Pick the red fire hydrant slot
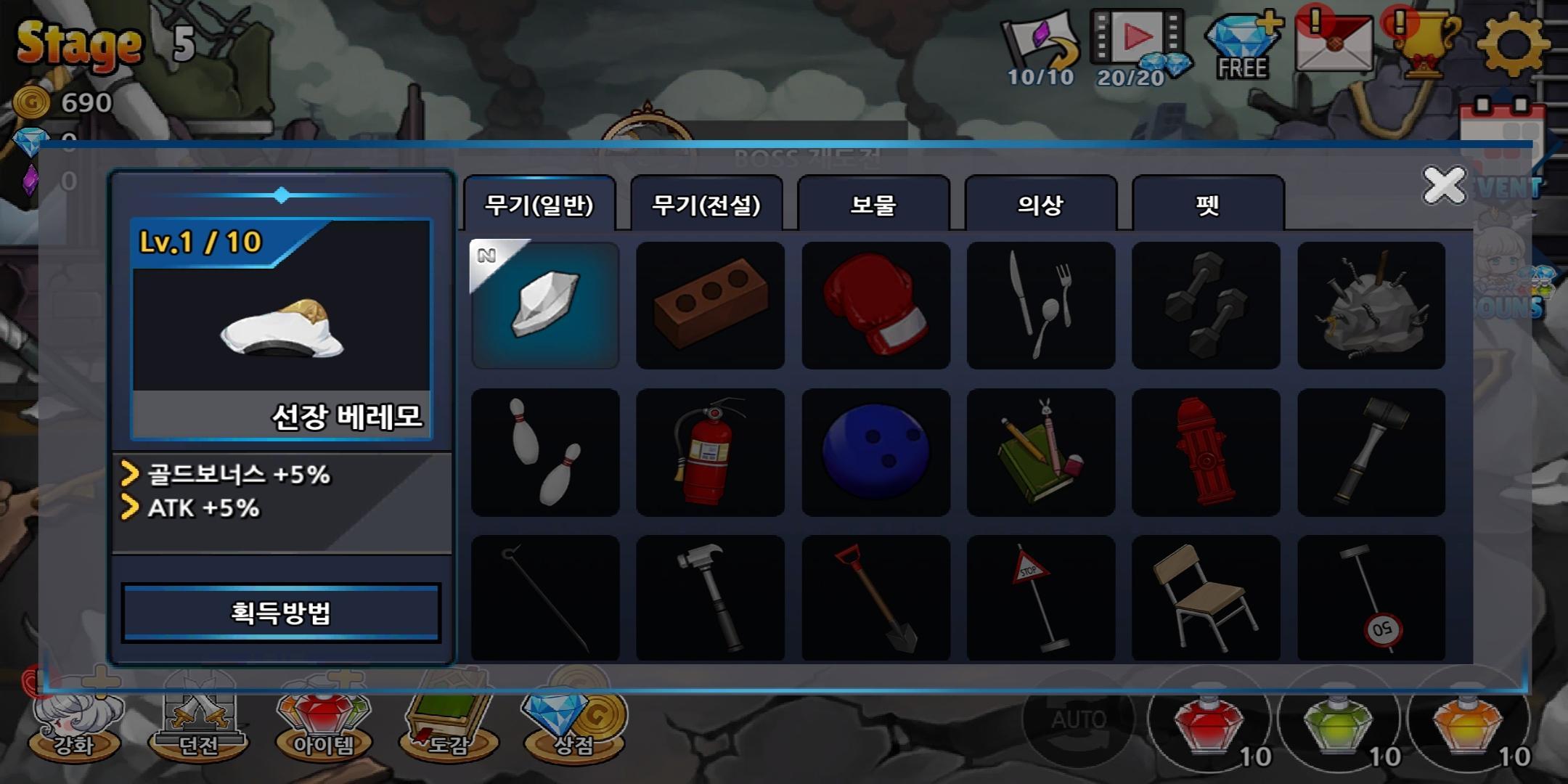1568x784 pixels. tap(1206, 452)
